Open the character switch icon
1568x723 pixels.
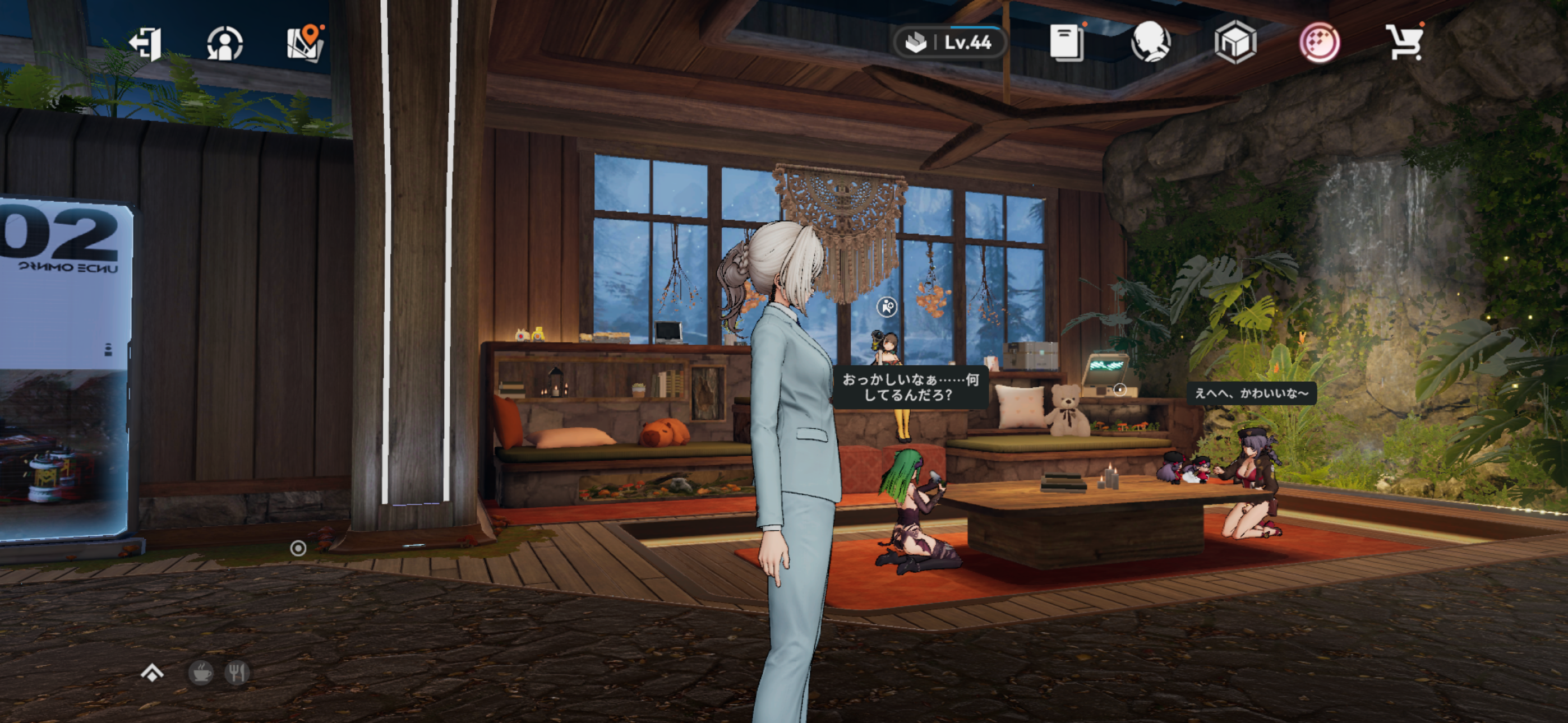(225, 43)
